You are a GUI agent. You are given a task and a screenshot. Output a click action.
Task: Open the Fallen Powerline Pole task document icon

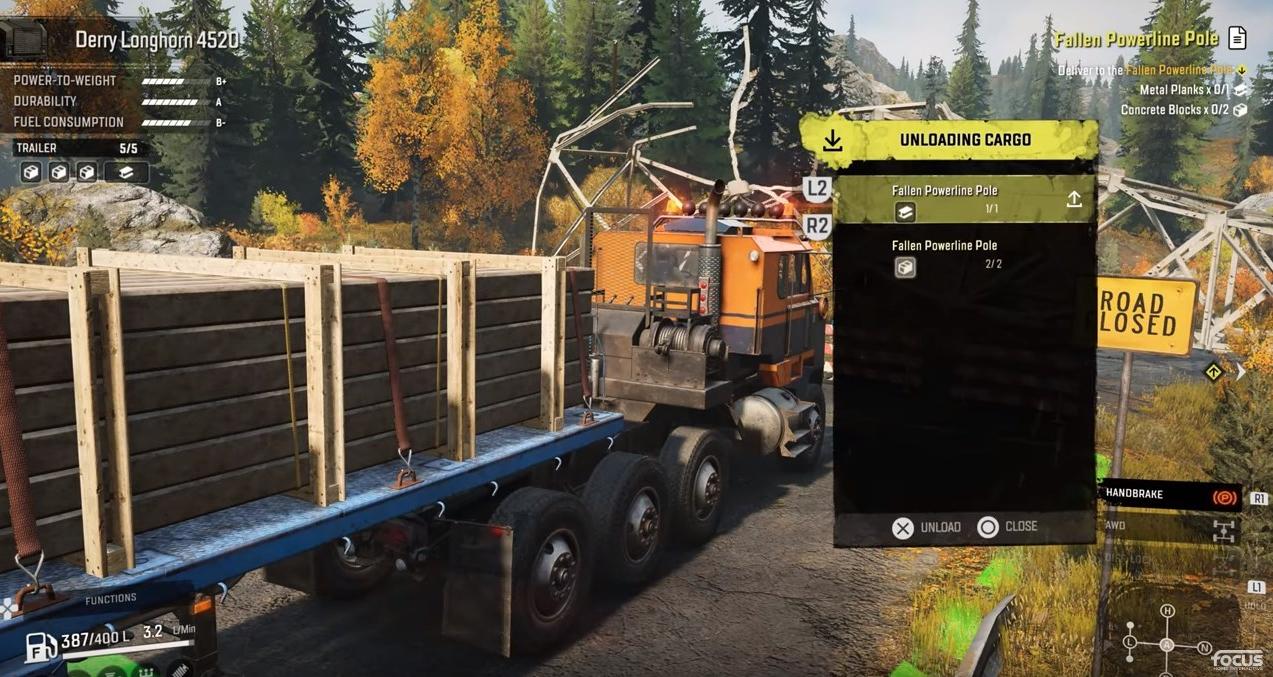pyautogui.click(x=1237, y=39)
